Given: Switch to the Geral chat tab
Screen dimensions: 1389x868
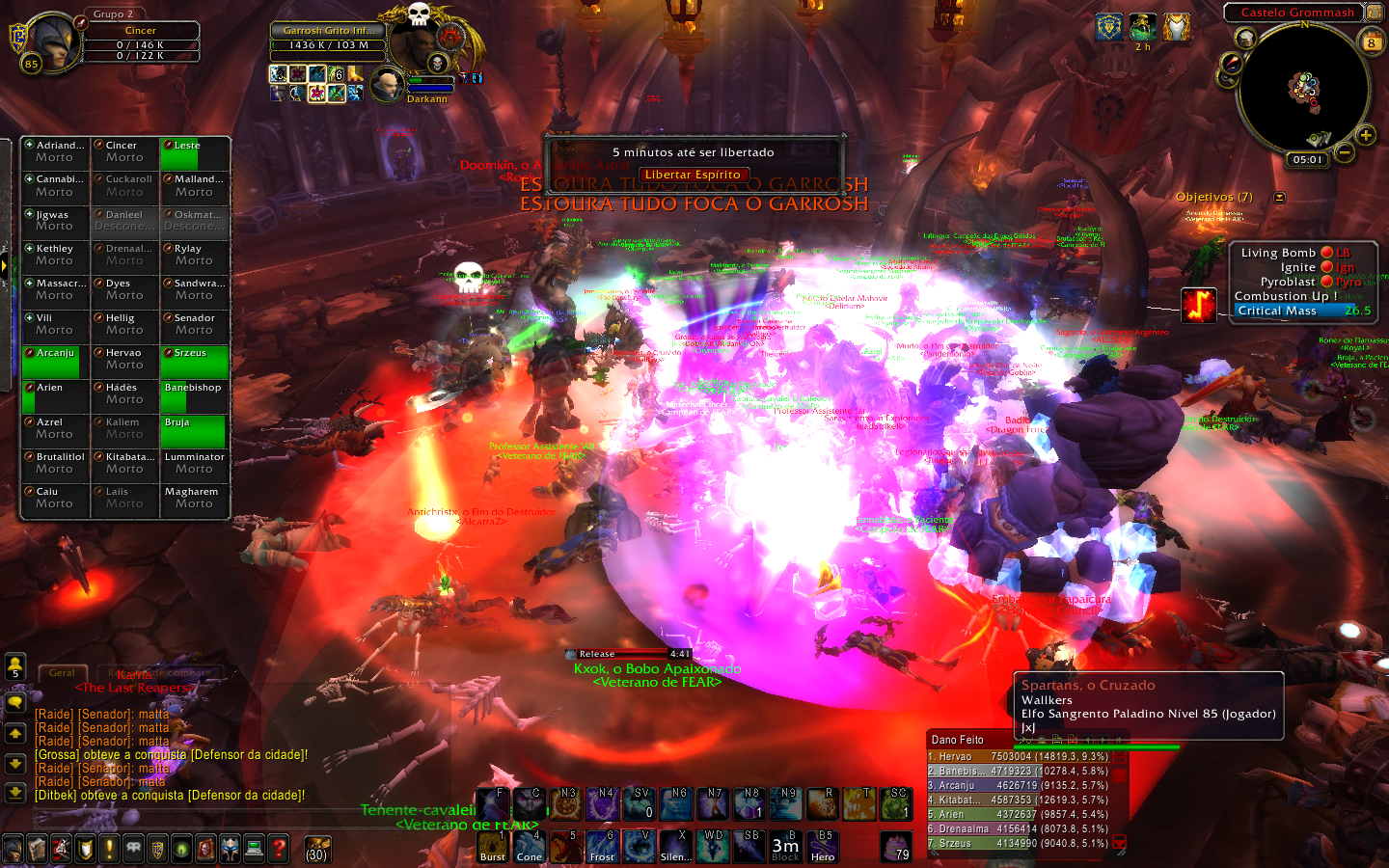Looking at the screenshot, I should click(62, 672).
